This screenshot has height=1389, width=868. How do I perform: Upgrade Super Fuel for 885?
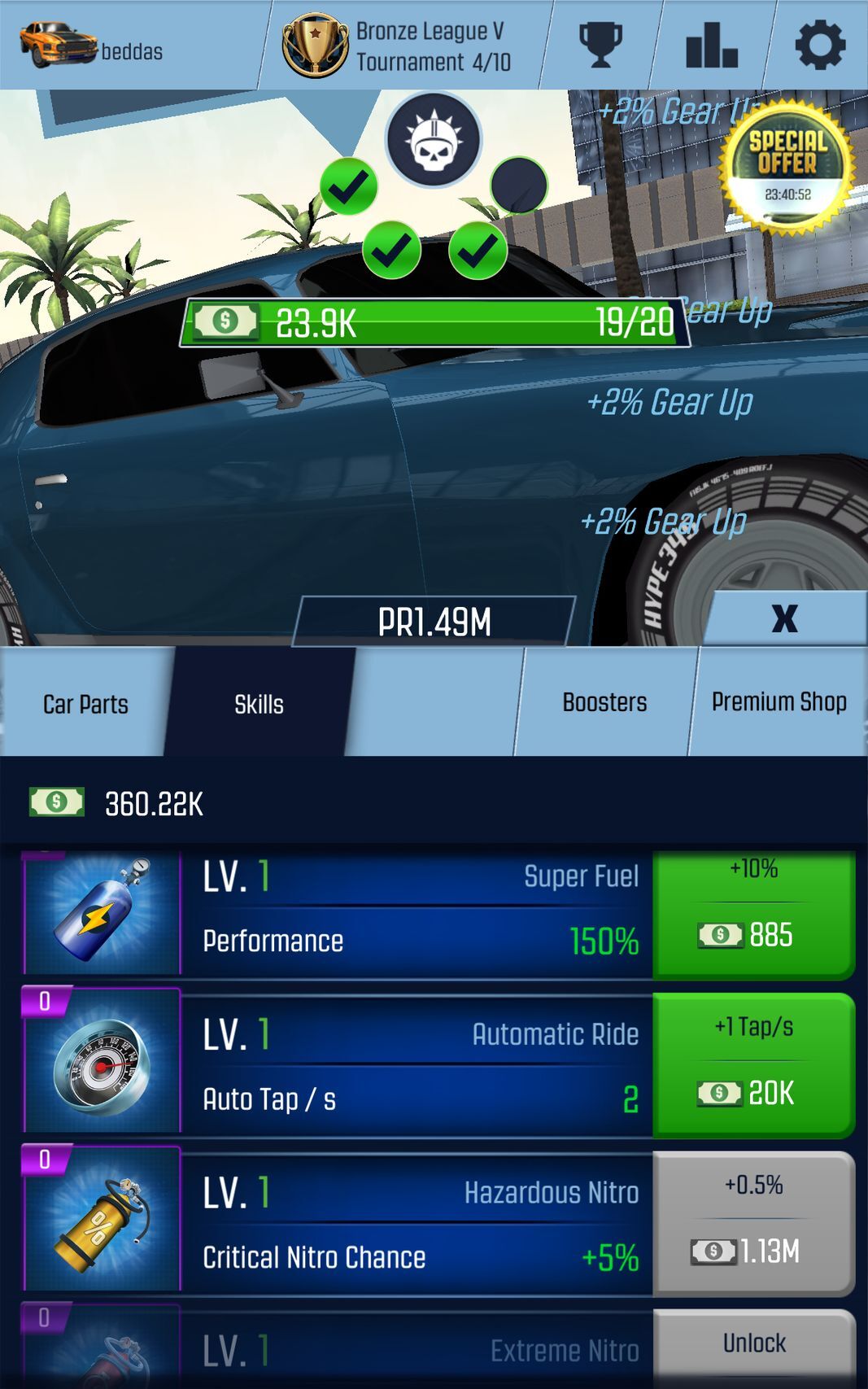tap(753, 913)
